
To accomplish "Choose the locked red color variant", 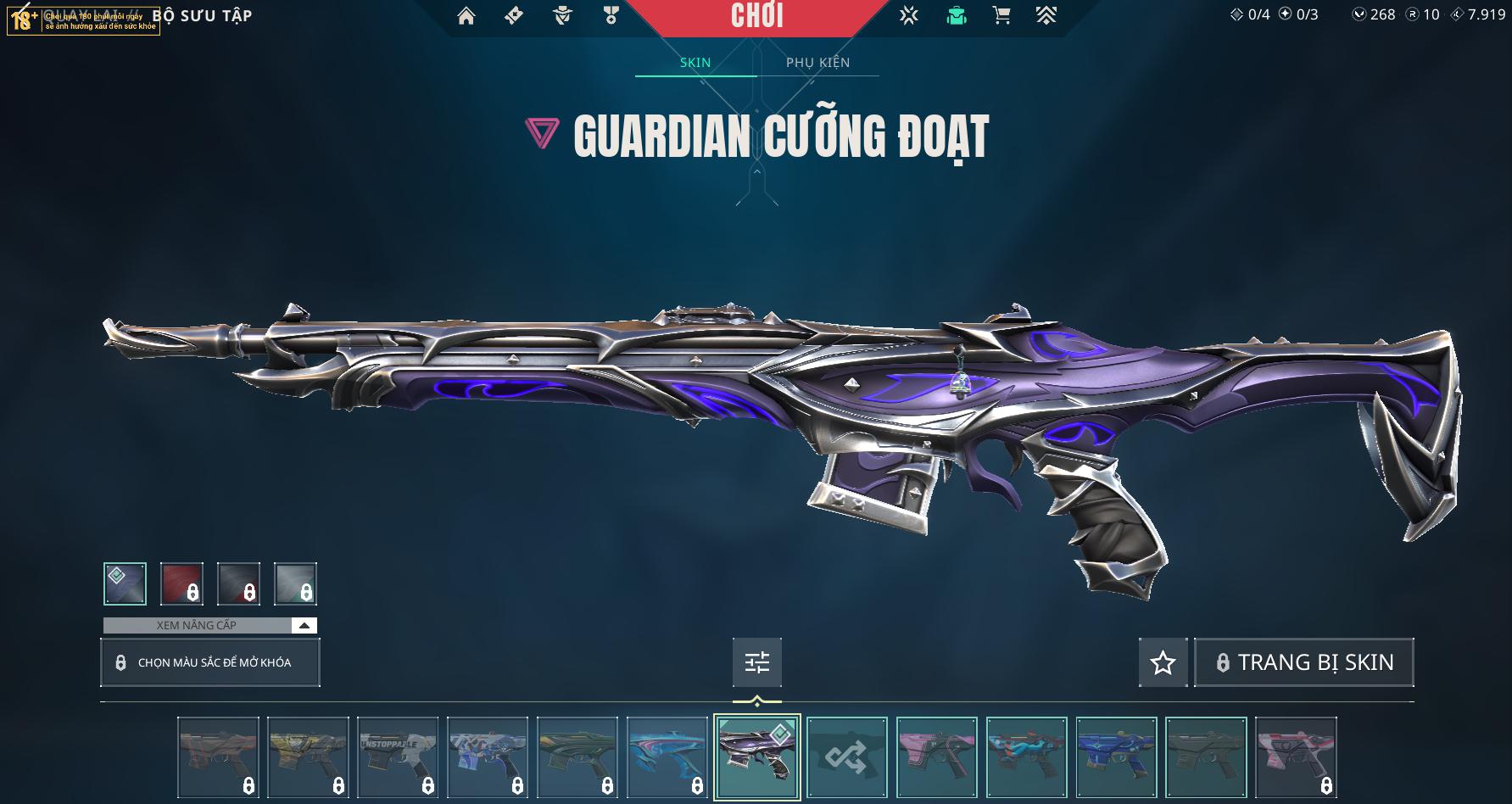I will point(181,583).
